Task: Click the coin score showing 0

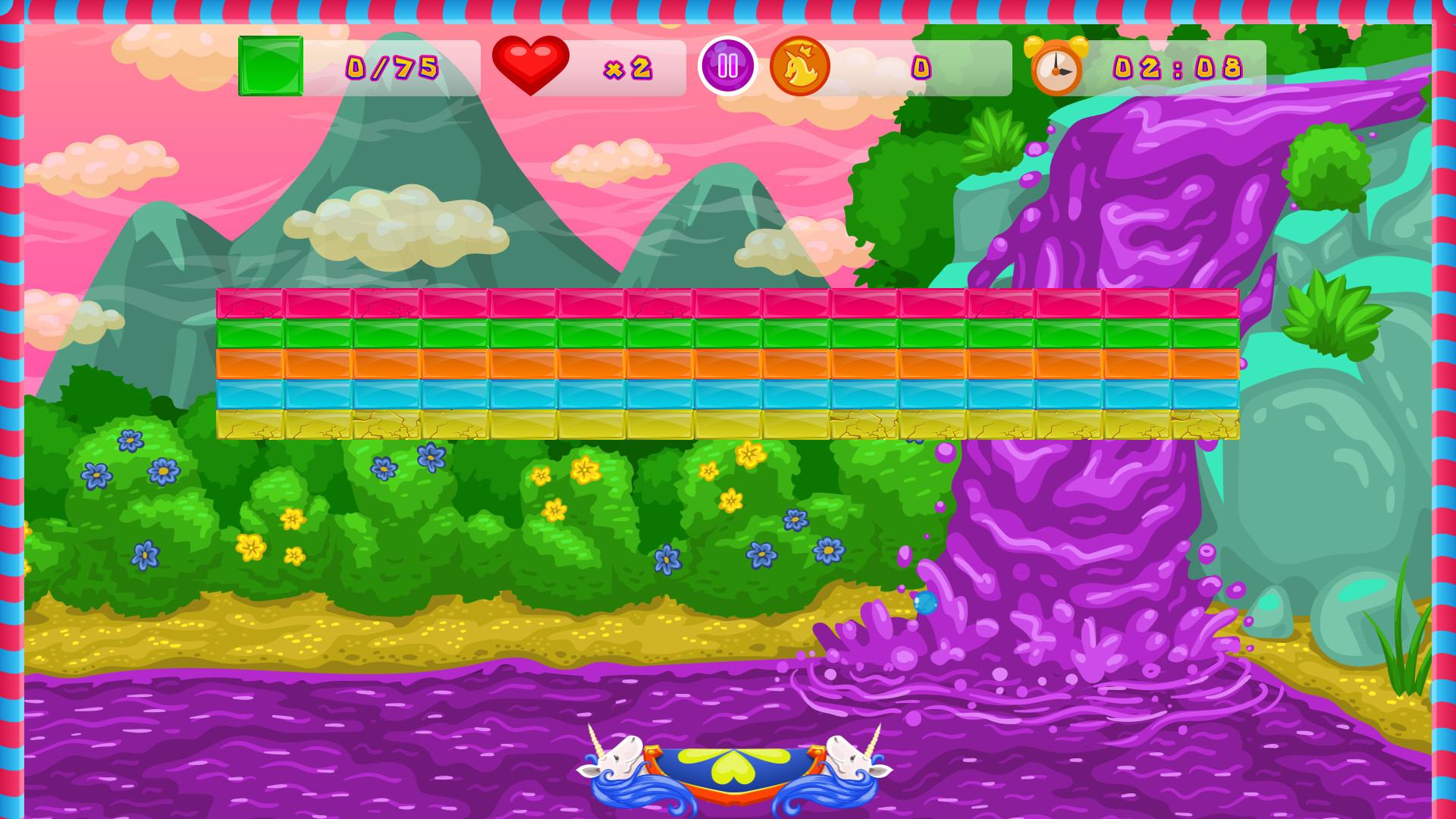Action: pyautogui.click(x=921, y=68)
